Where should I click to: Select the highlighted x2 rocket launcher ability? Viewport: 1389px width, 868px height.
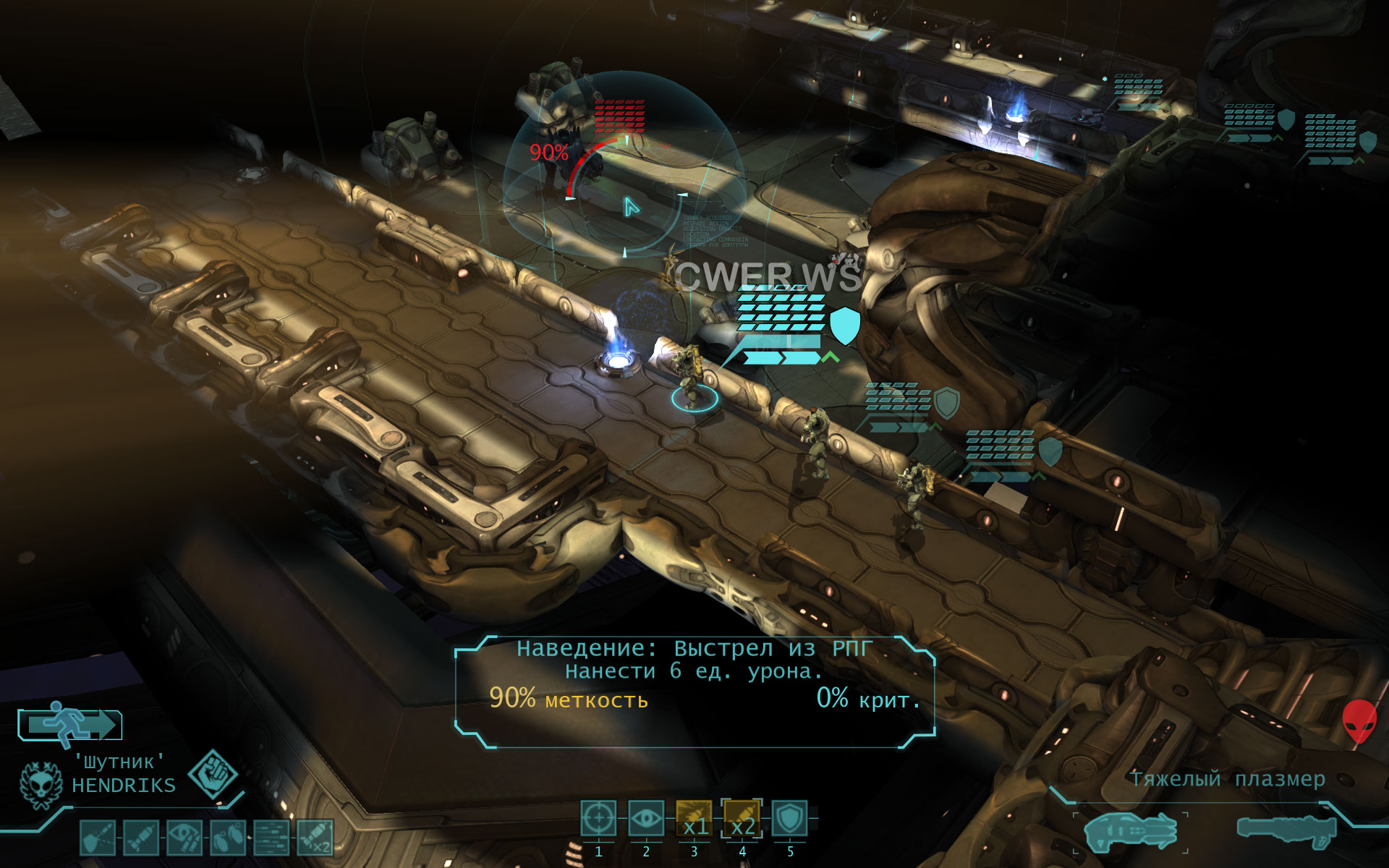tap(742, 820)
